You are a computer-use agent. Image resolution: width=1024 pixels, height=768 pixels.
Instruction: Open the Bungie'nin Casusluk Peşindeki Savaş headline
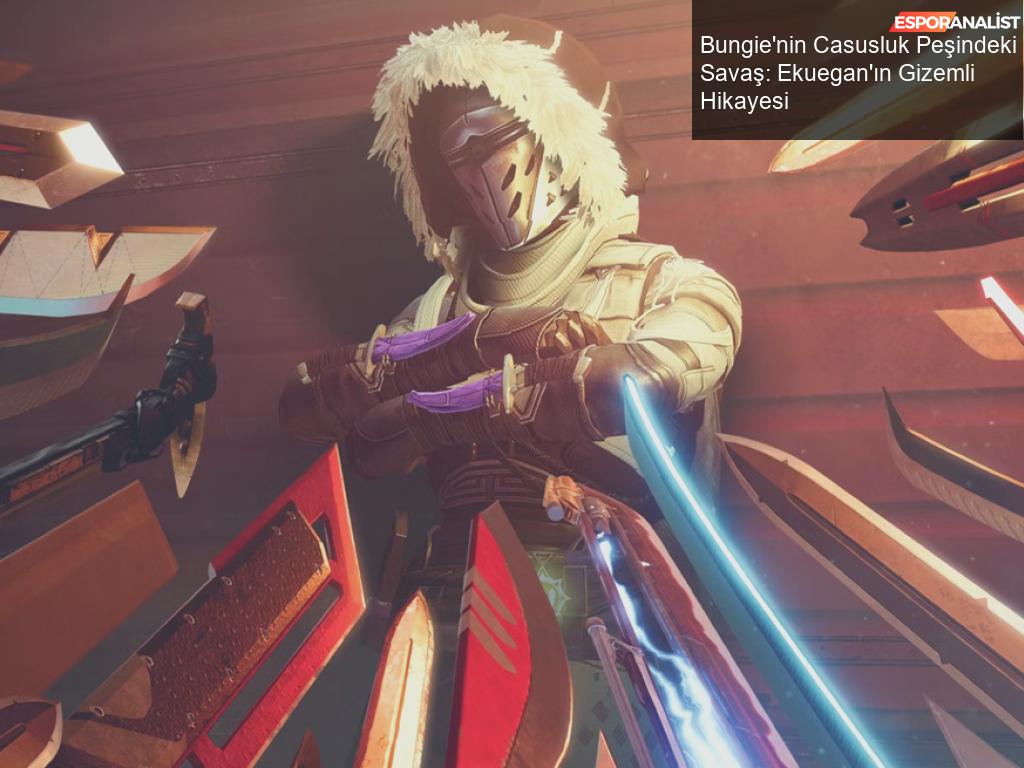coord(858,73)
